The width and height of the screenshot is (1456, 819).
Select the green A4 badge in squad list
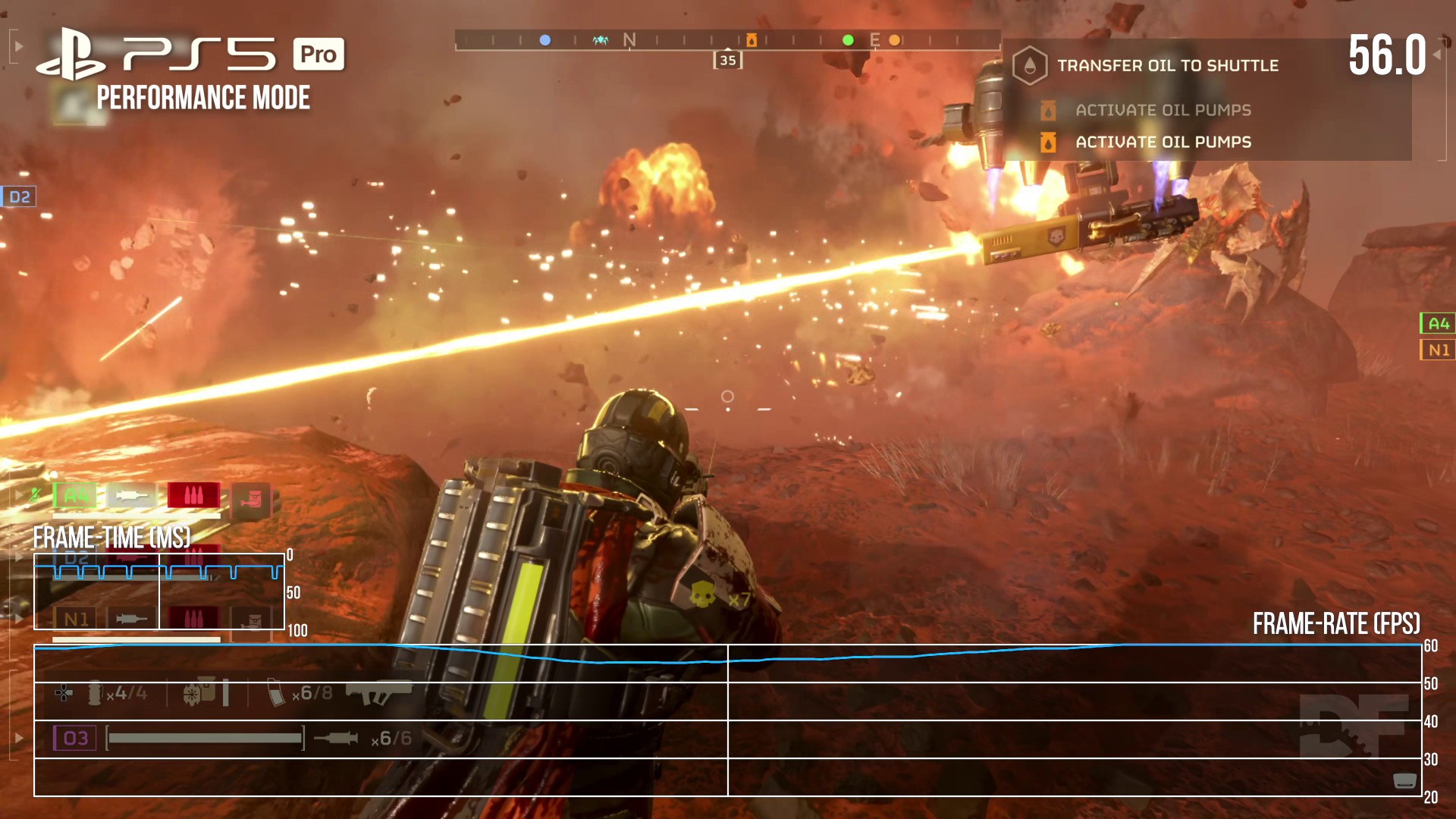click(75, 496)
